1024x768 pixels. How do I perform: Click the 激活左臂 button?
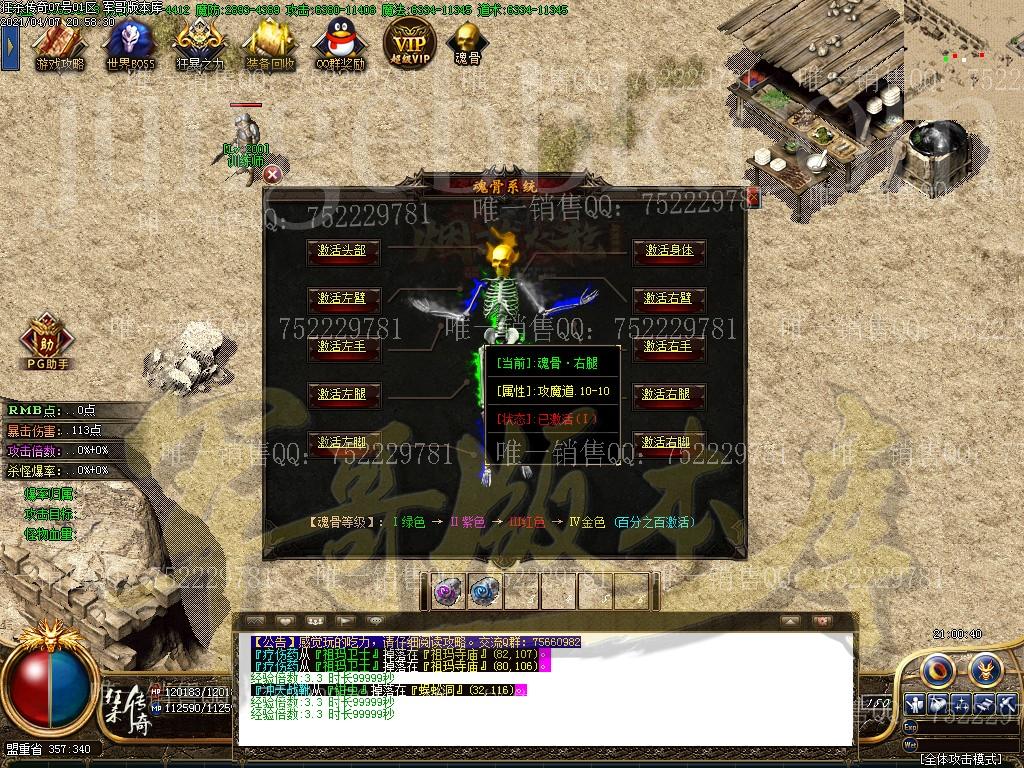[342, 298]
